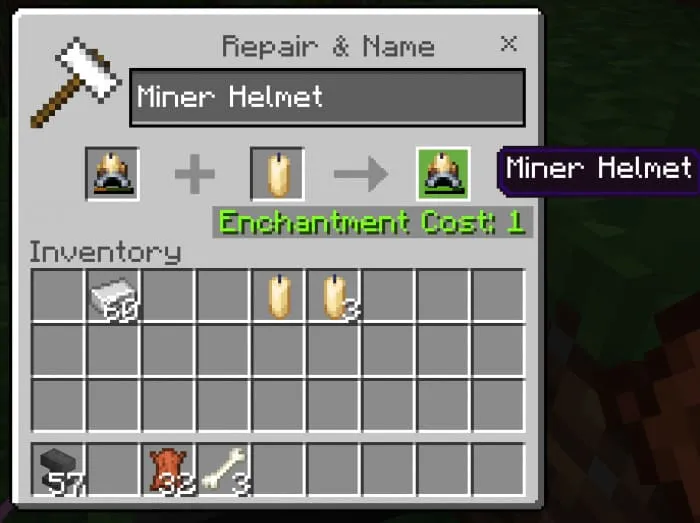The height and width of the screenshot is (523, 700).
Task: Select the iron ingot stack of 60
Action: coord(113,296)
